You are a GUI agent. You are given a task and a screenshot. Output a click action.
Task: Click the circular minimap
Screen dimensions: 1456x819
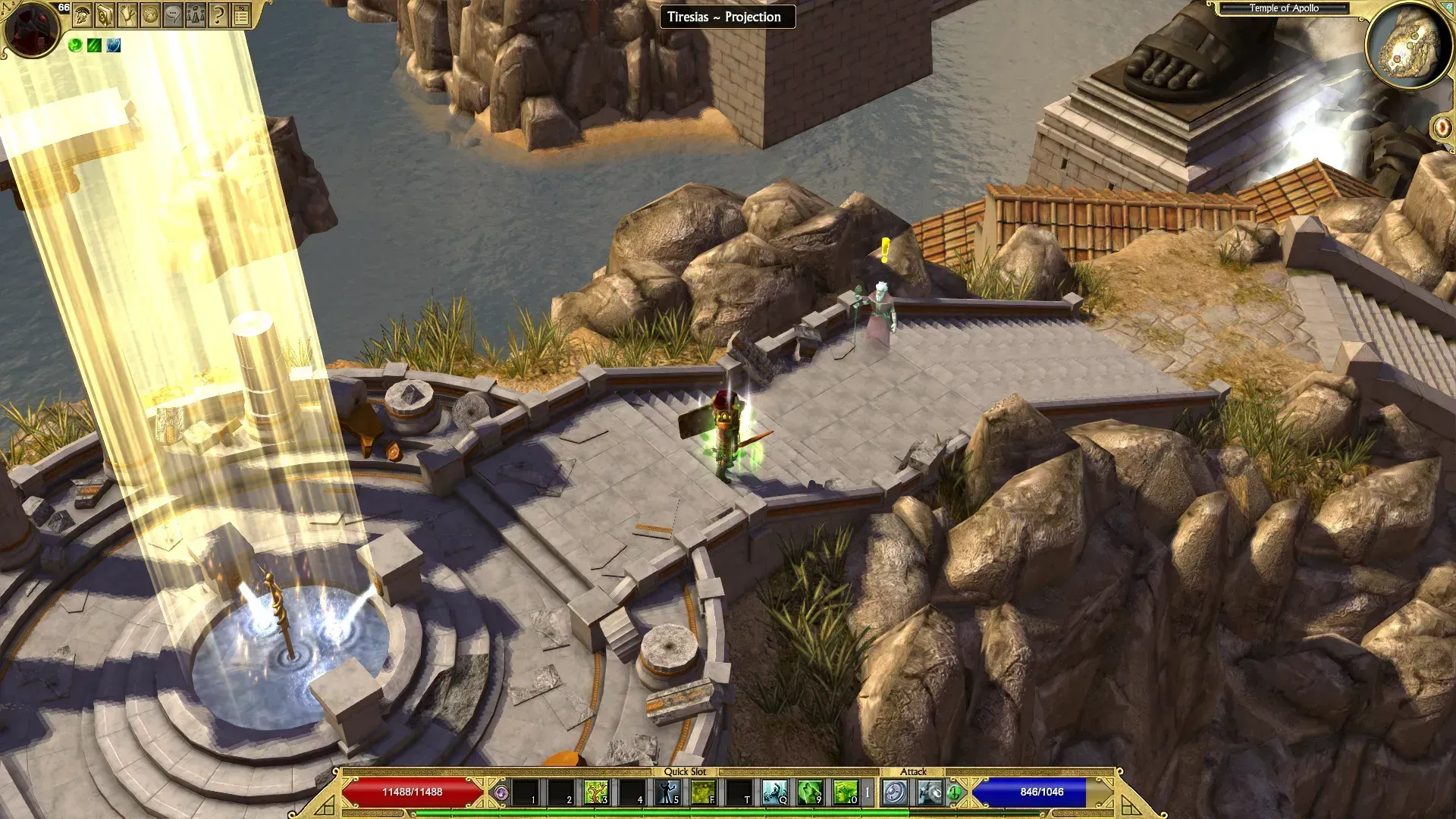click(1409, 45)
